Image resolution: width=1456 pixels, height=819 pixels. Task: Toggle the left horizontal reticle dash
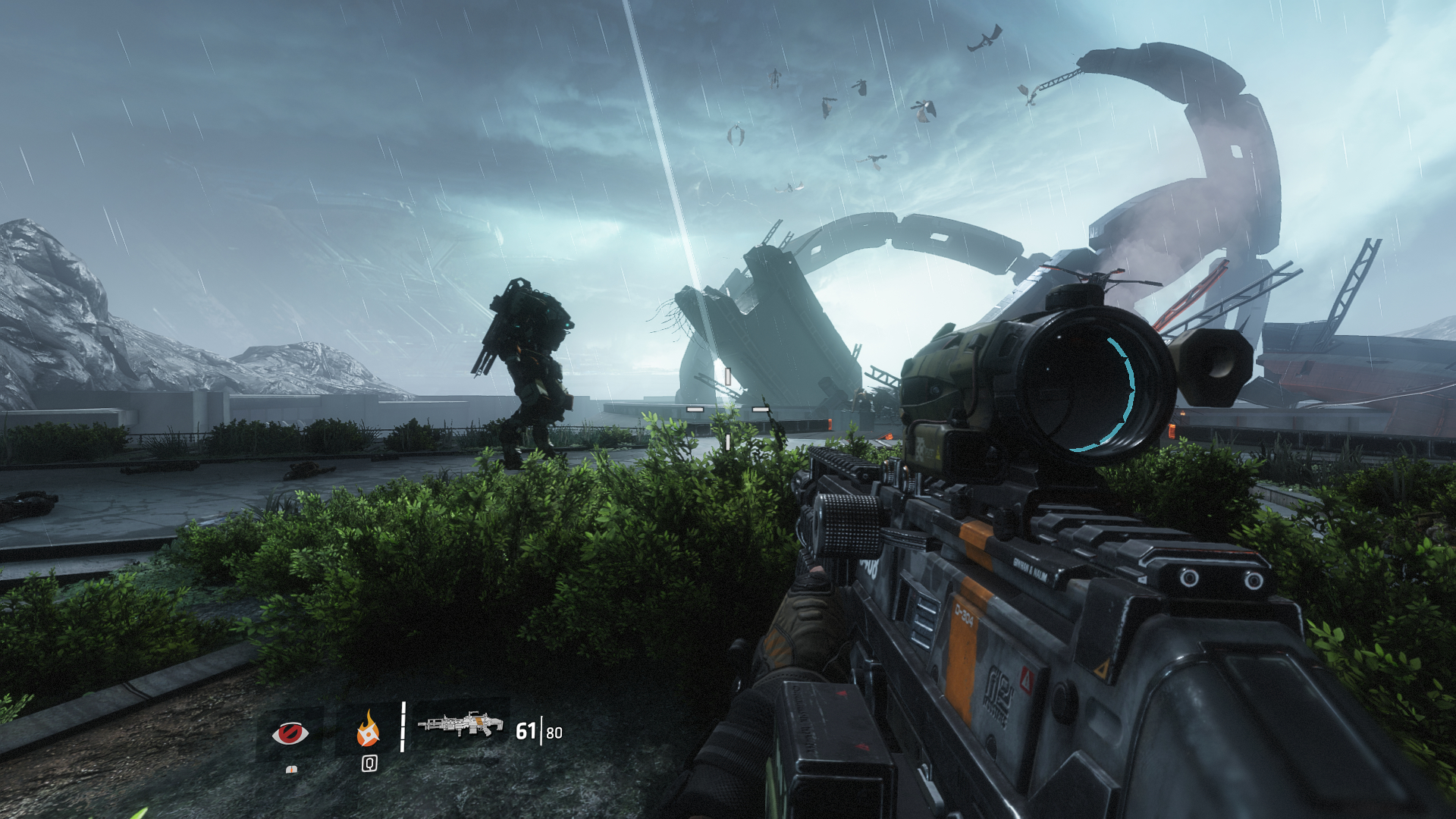[695, 409]
